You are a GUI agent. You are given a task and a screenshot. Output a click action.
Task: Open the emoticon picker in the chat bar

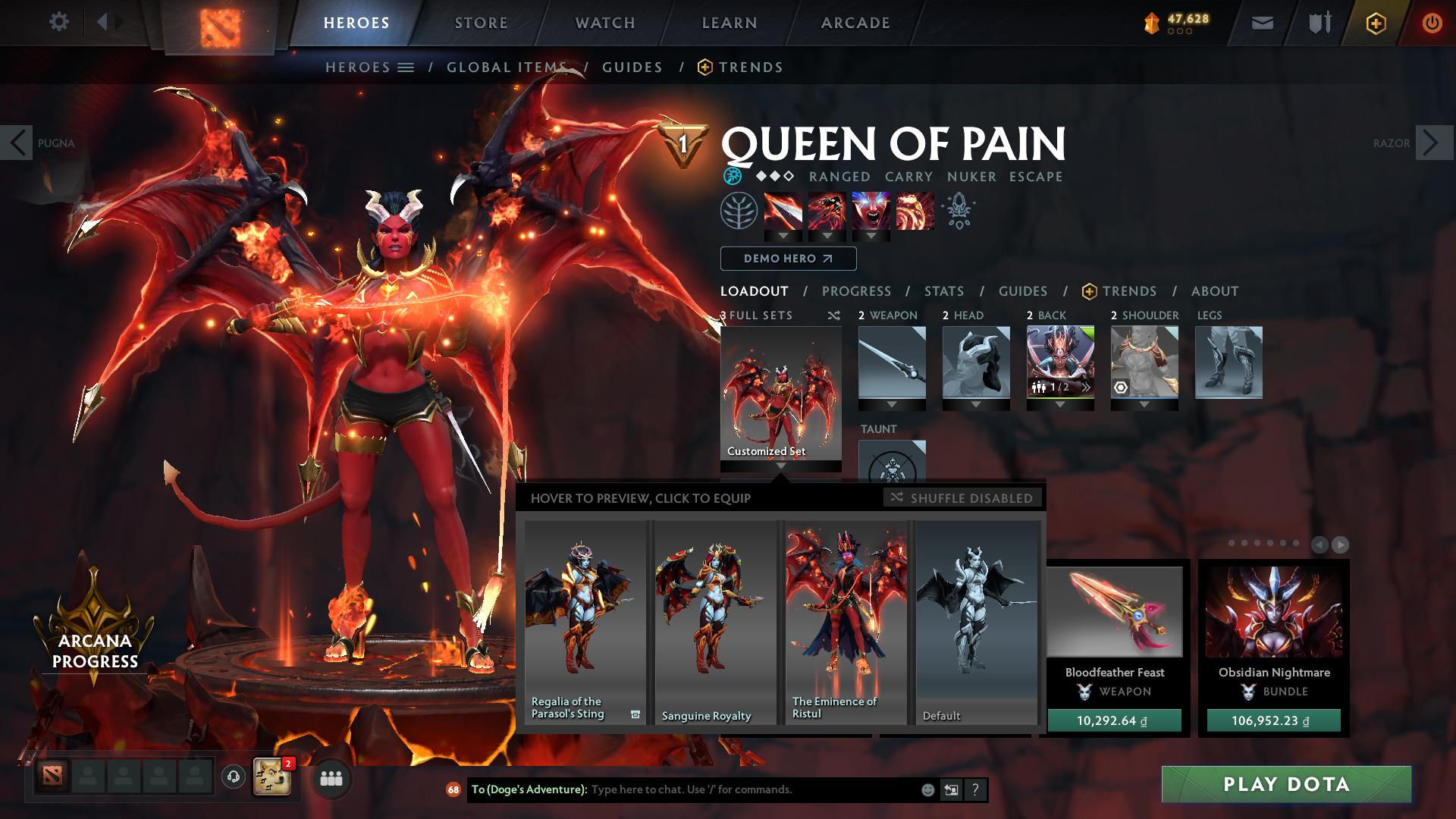(x=927, y=789)
